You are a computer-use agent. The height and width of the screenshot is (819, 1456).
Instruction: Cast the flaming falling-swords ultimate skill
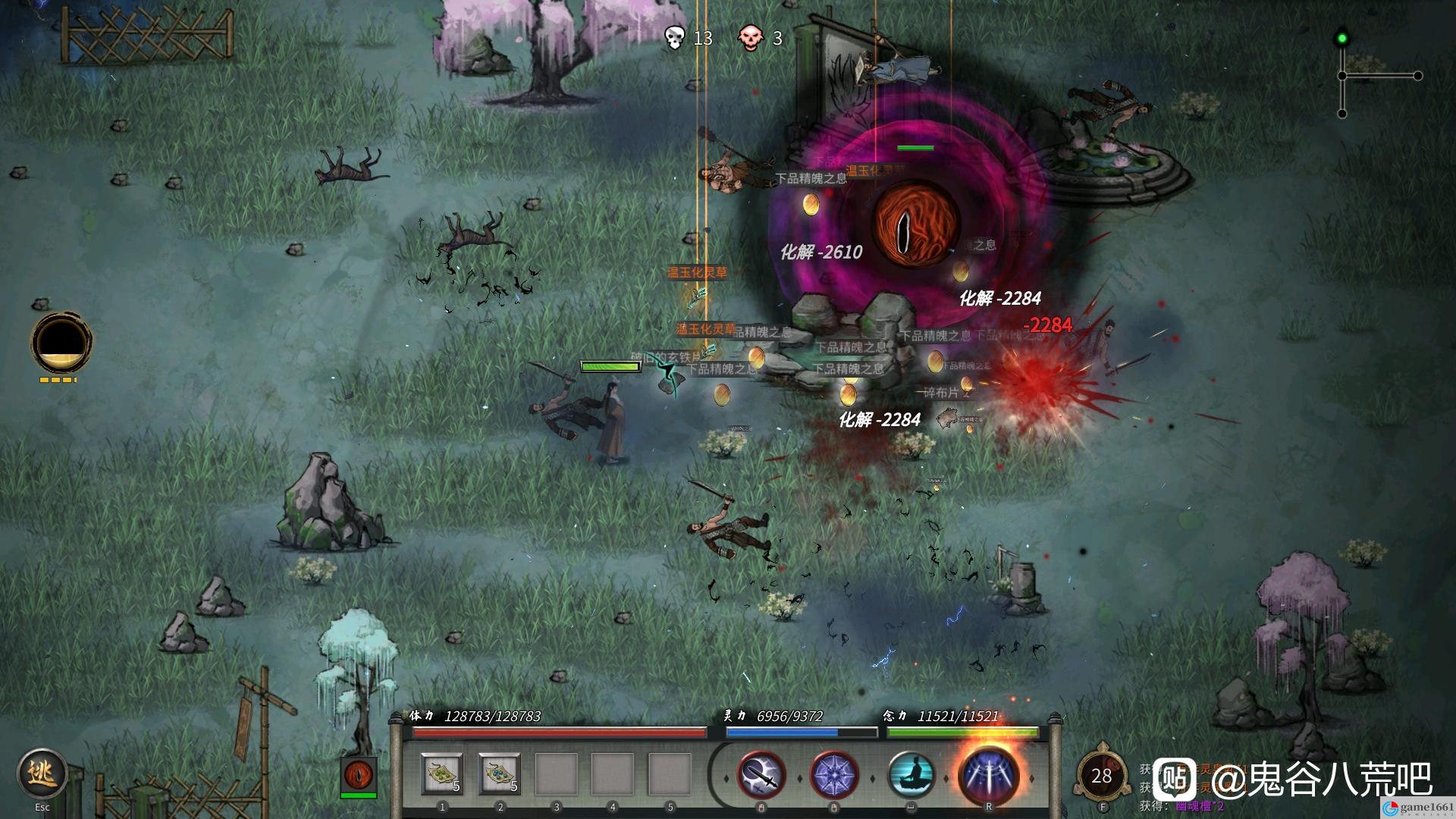click(988, 774)
